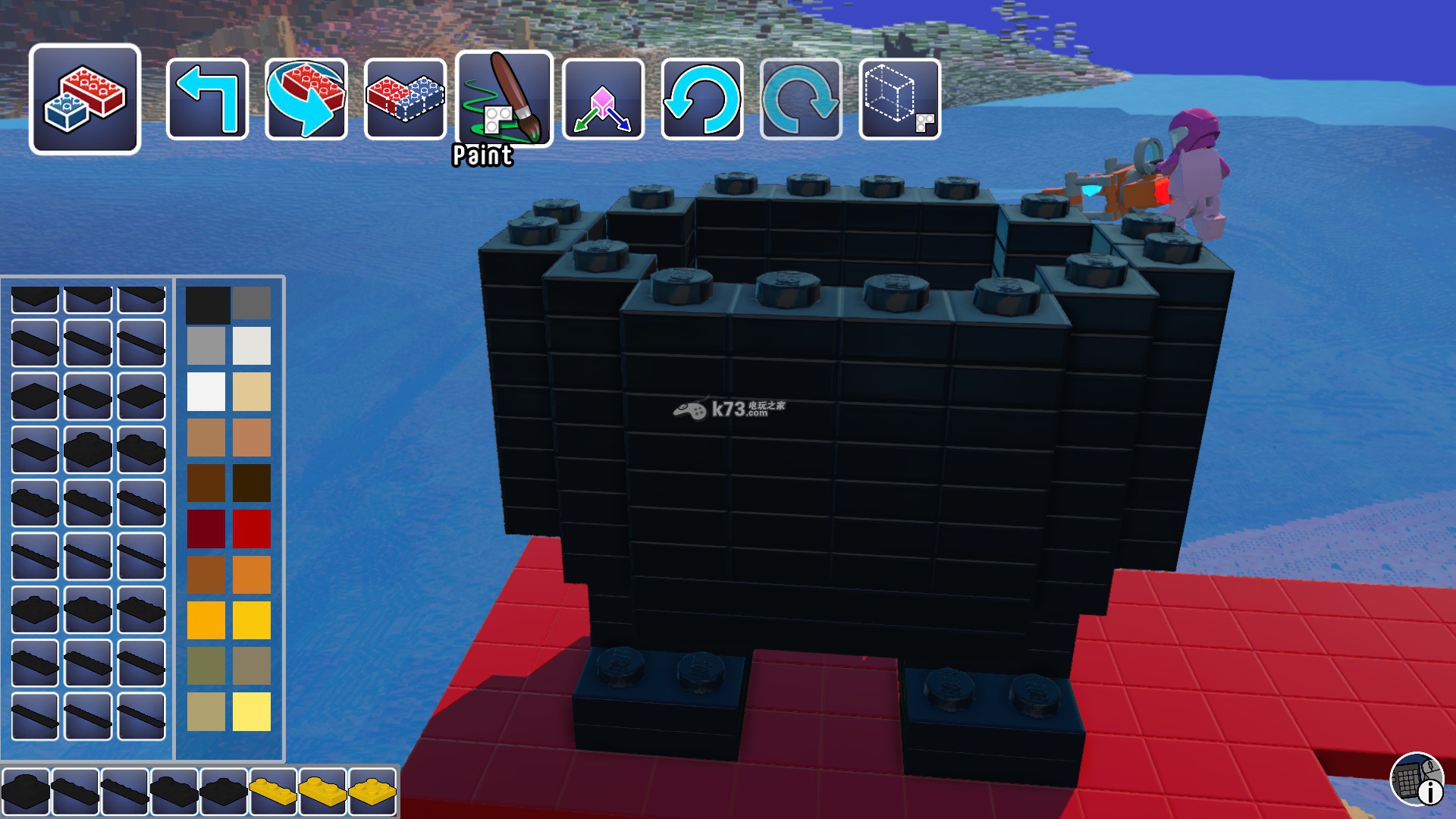Open the brick selection menu
Image resolution: width=1456 pixels, height=819 pixels.
pos(85,99)
